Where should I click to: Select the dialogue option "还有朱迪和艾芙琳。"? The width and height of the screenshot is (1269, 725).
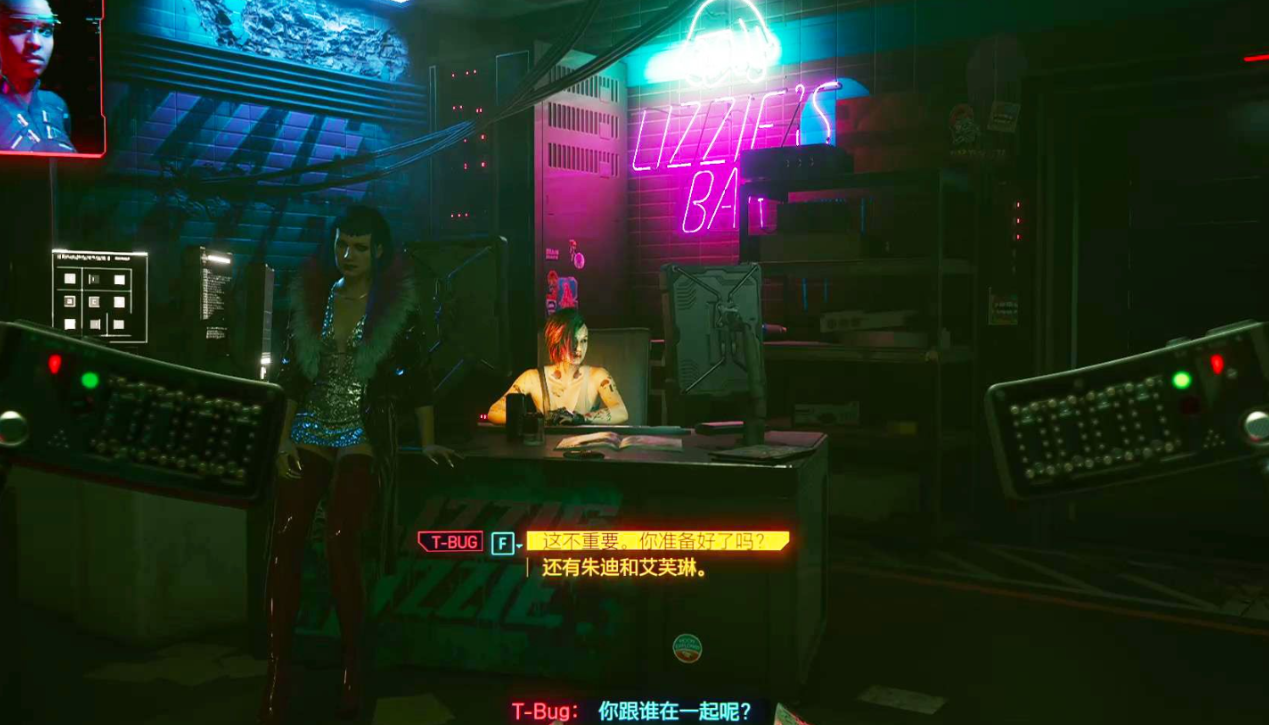[625, 569]
